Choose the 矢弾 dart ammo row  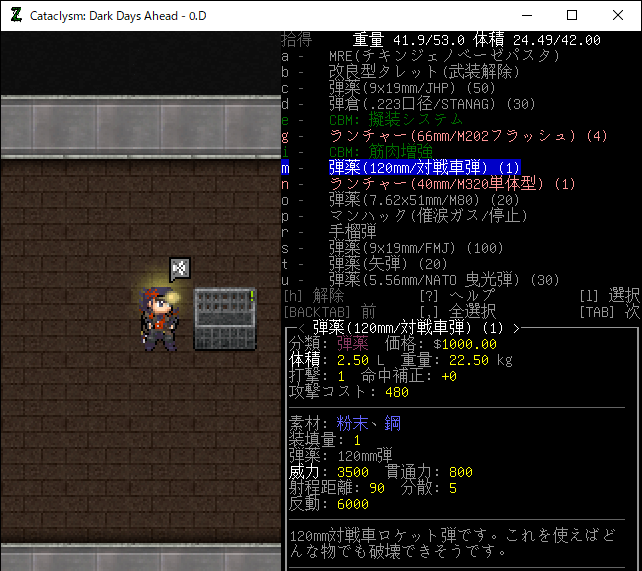coord(388,263)
